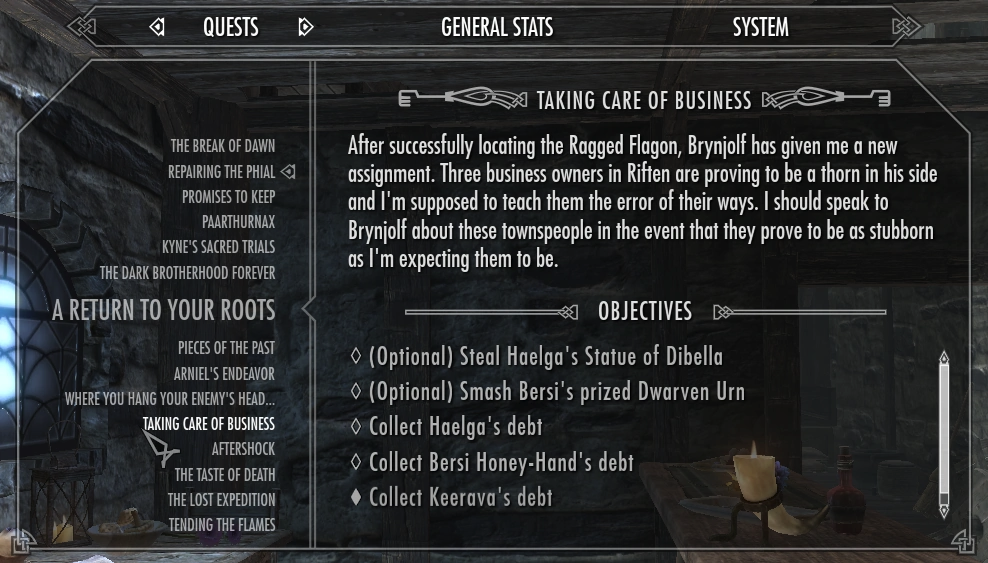View Kyne's Sacred Trials quest
The image size is (988, 563).
218,247
